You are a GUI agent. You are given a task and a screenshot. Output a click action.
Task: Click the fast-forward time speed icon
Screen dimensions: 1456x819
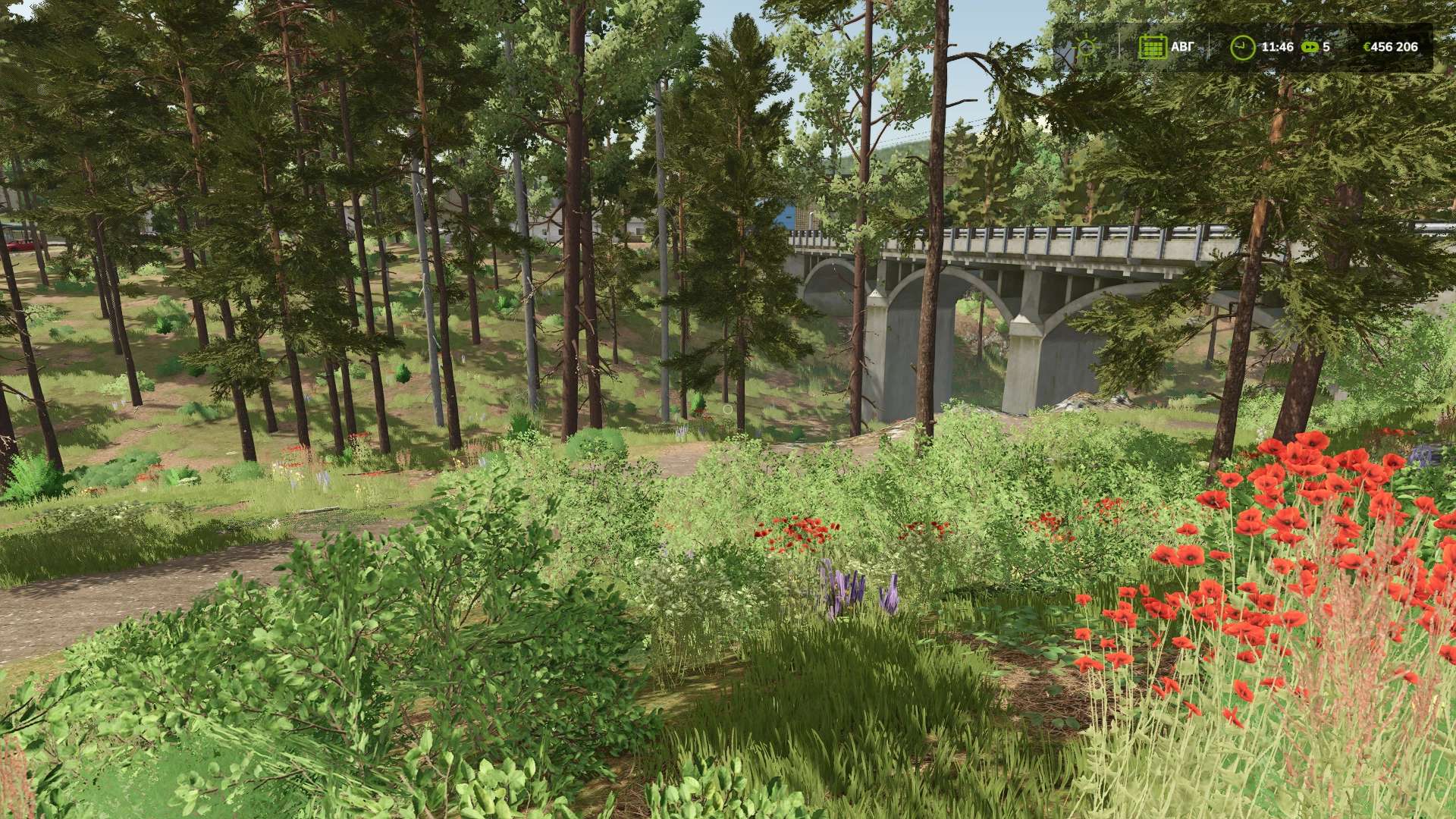click(x=1310, y=47)
